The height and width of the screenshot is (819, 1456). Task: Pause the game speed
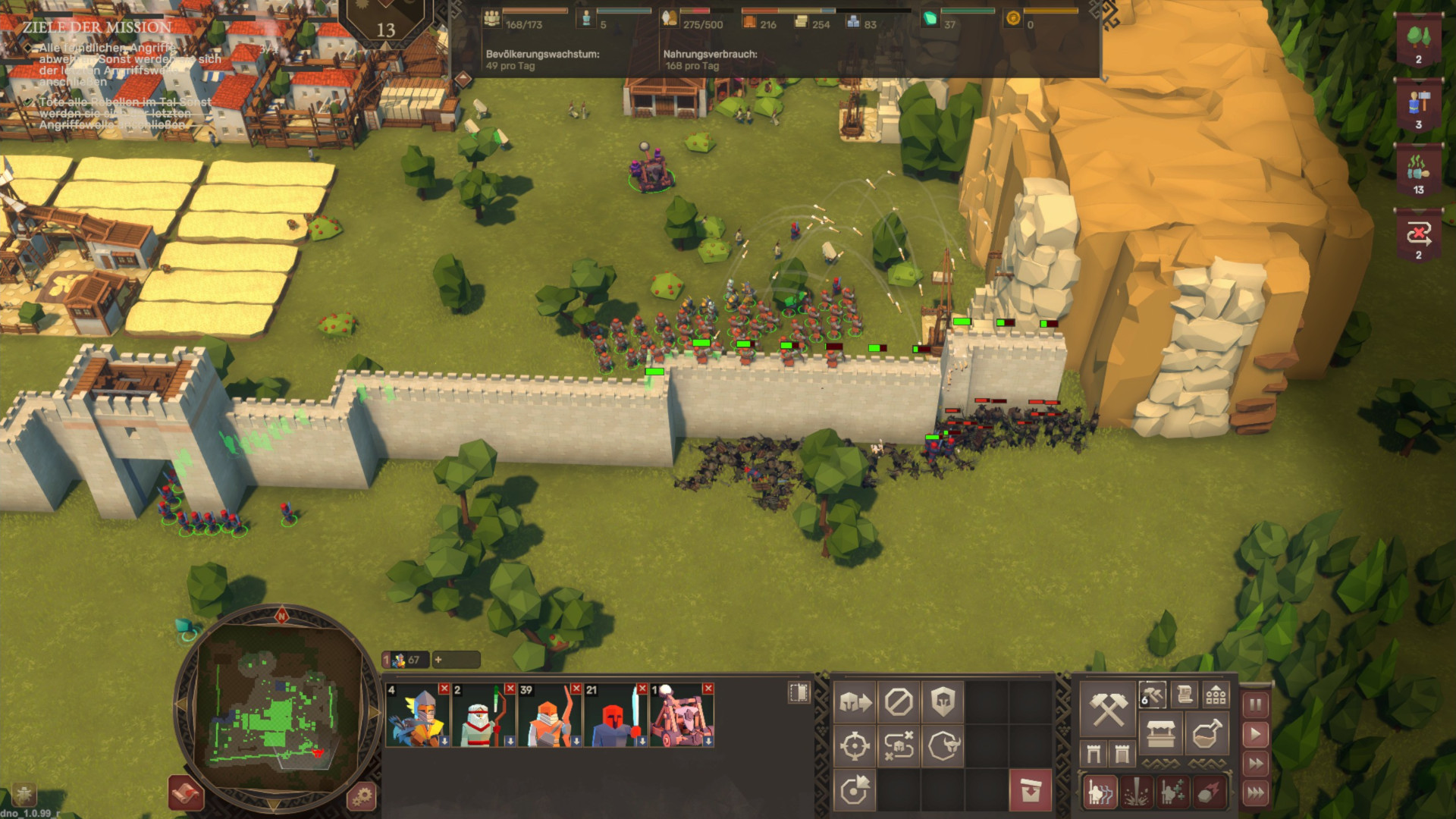click(x=1256, y=704)
